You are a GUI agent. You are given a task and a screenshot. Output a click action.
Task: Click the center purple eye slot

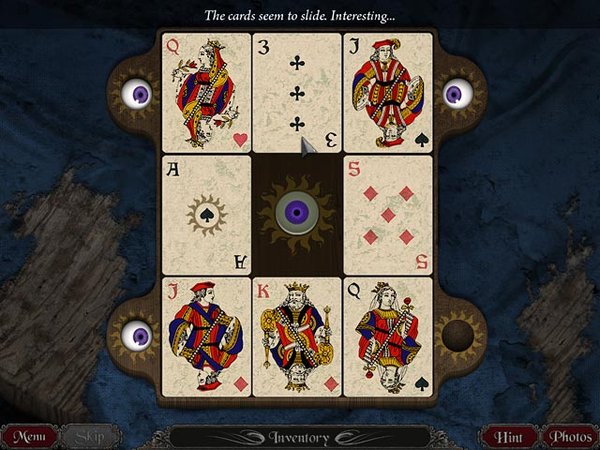(297, 214)
